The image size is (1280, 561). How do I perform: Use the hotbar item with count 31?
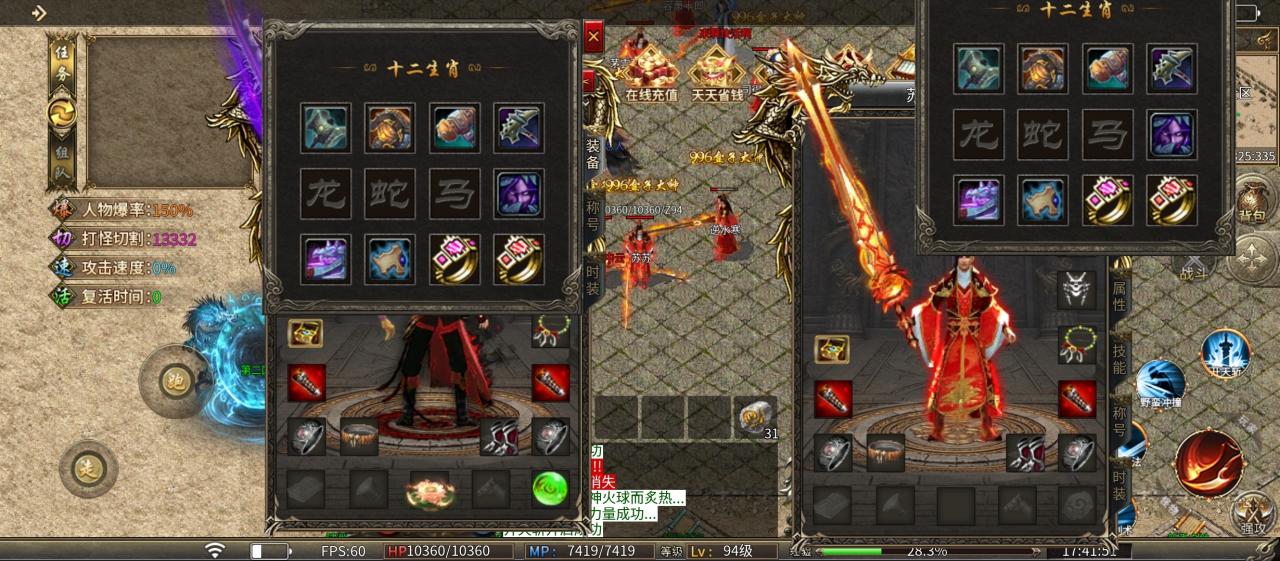[756, 415]
